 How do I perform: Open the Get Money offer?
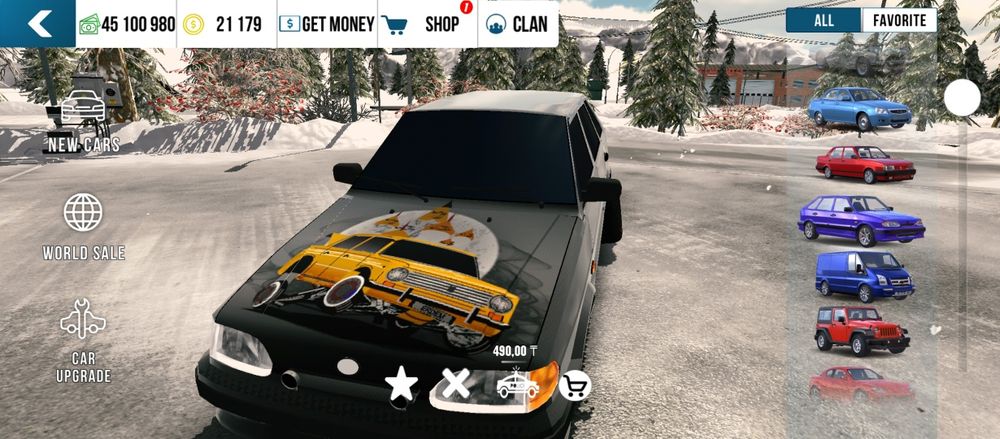[327, 24]
